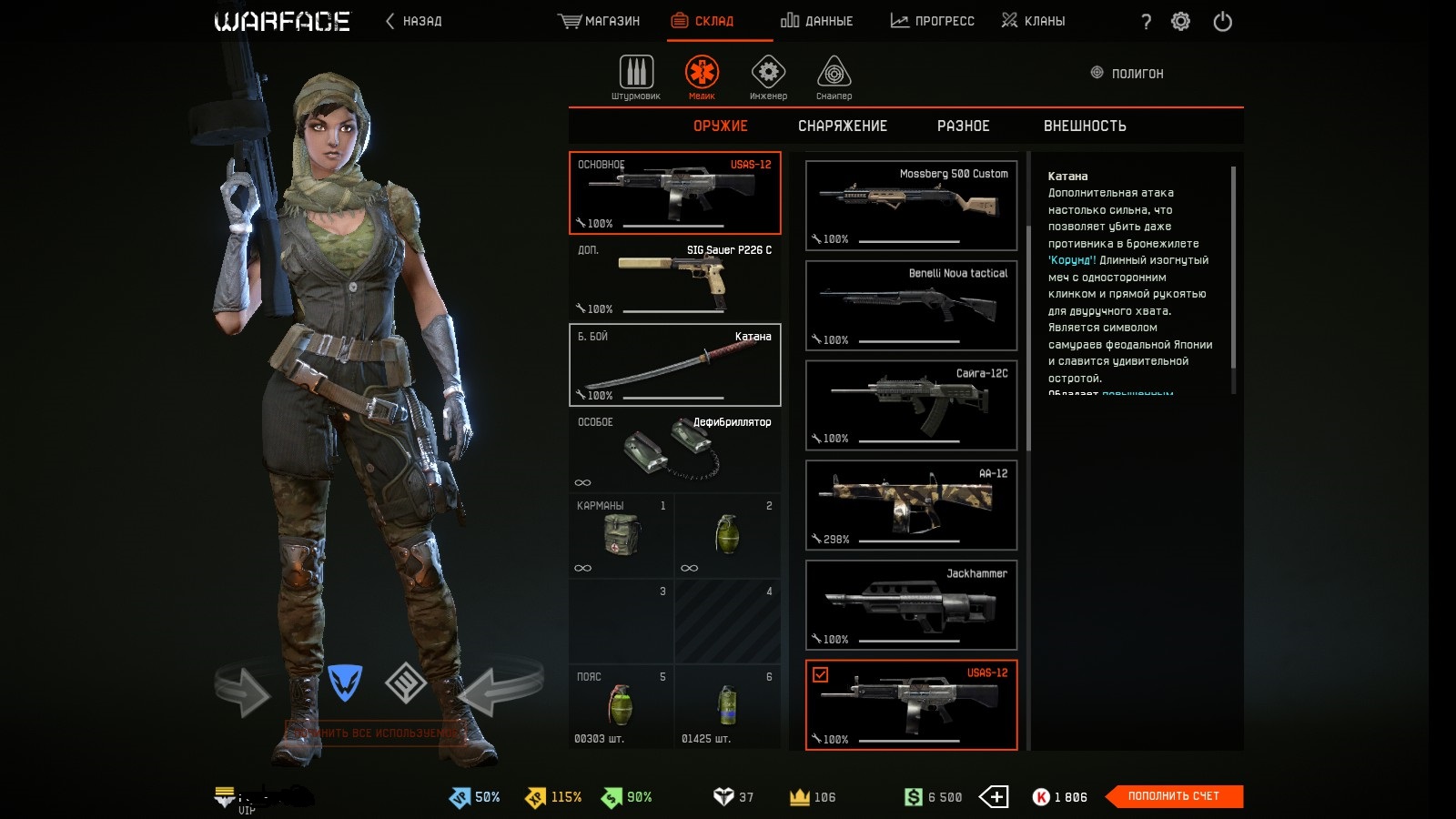Open the ДАННЫЕ stats menu
Image resolution: width=1456 pixels, height=819 pixels.
[816, 21]
